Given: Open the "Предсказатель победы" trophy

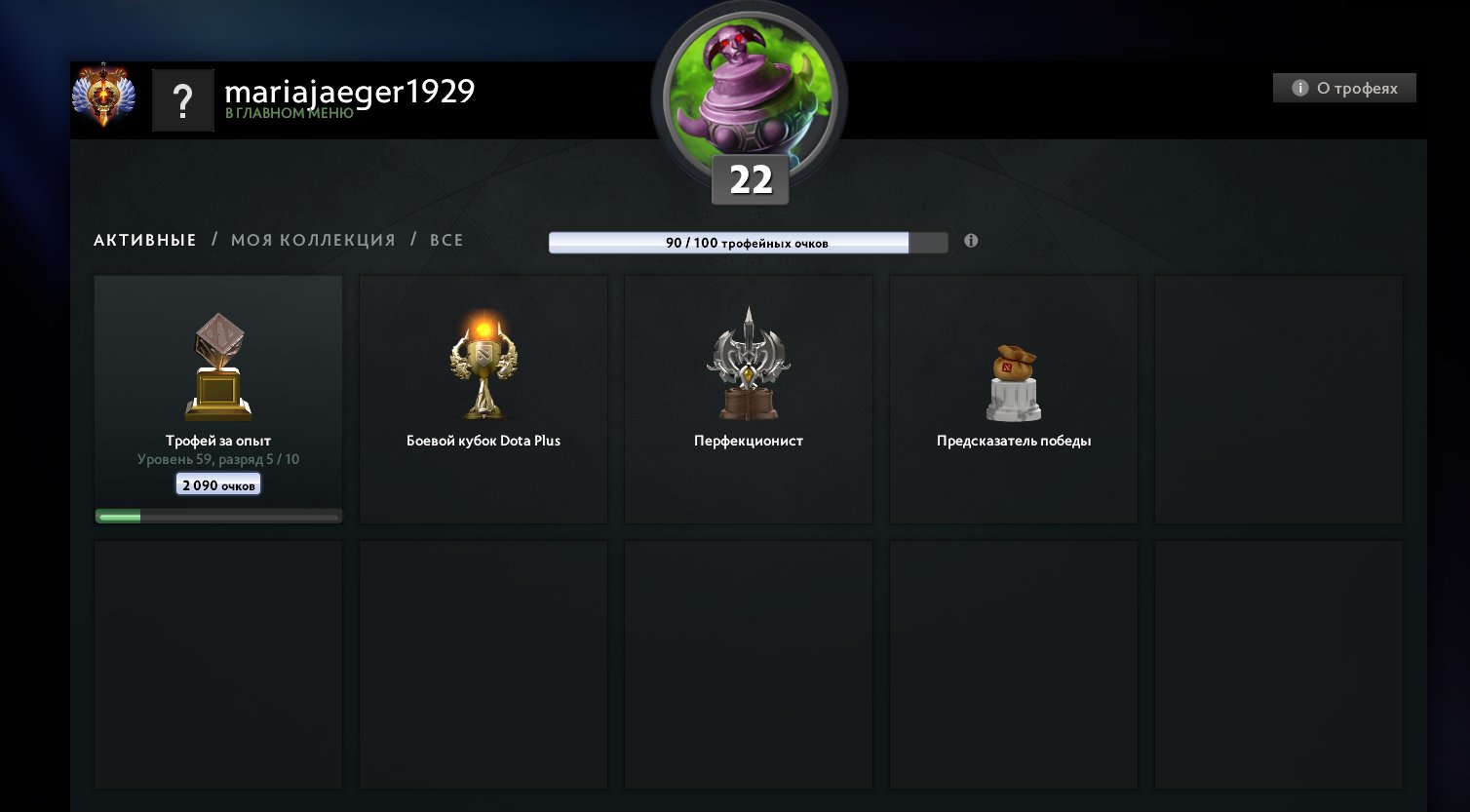Looking at the screenshot, I should click(x=1014, y=398).
